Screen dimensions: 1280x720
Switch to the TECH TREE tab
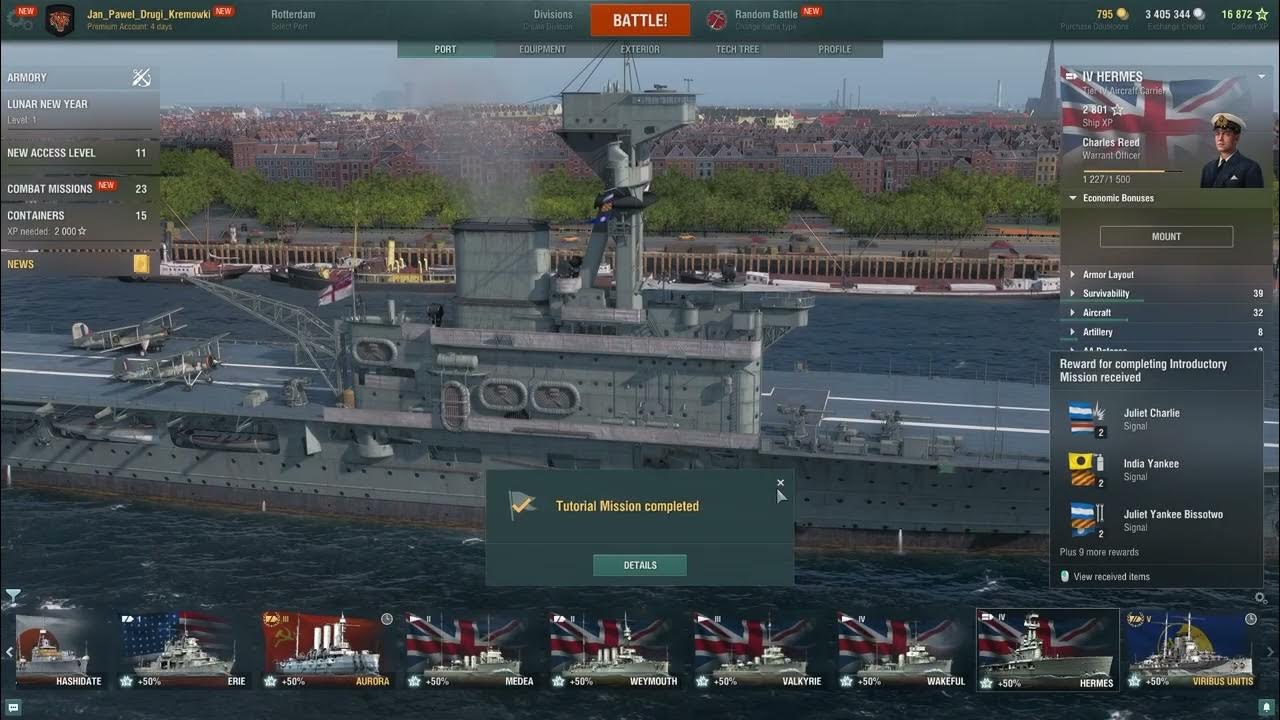(x=737, y=48)
